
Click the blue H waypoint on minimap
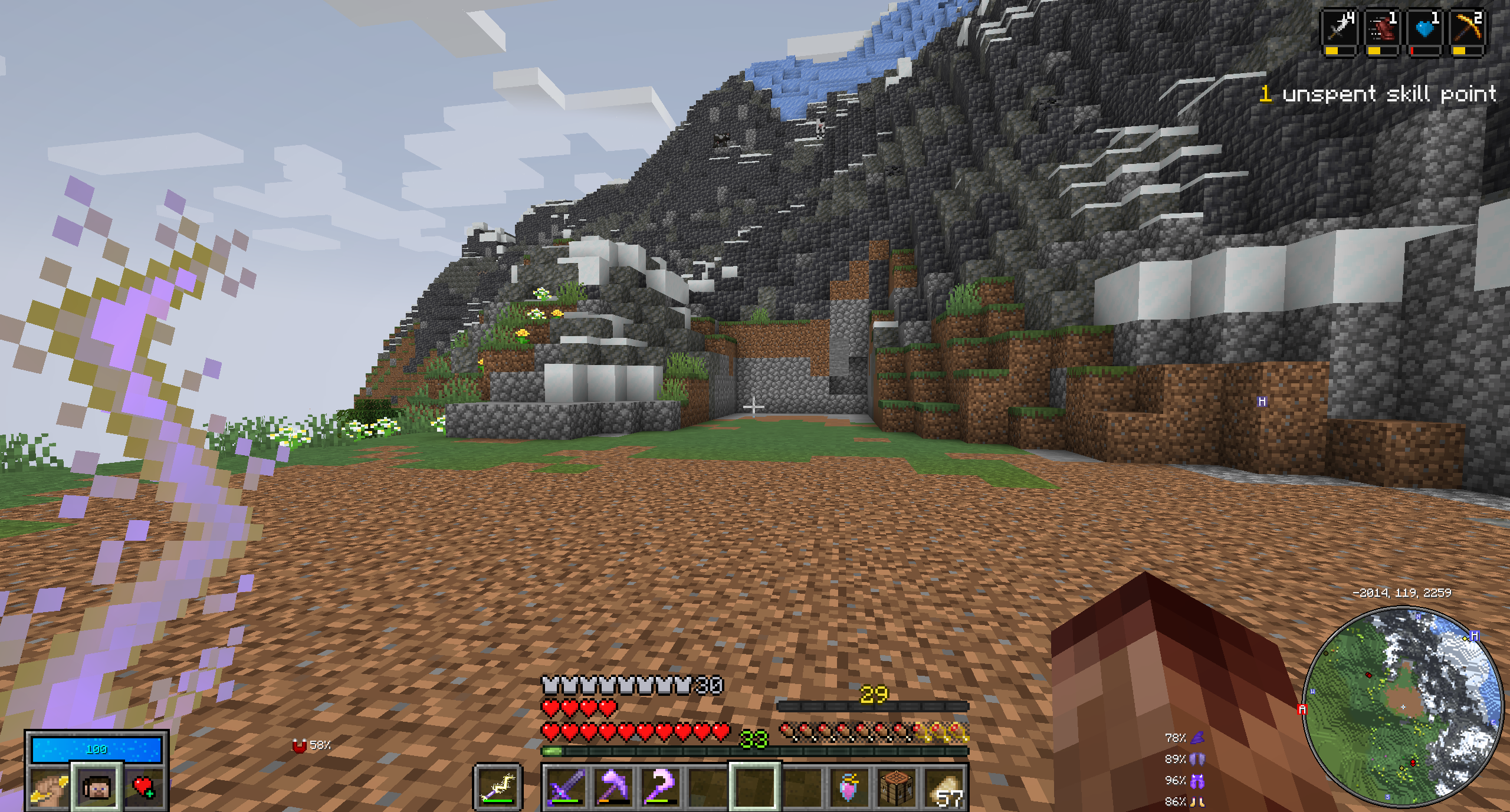1475,636
